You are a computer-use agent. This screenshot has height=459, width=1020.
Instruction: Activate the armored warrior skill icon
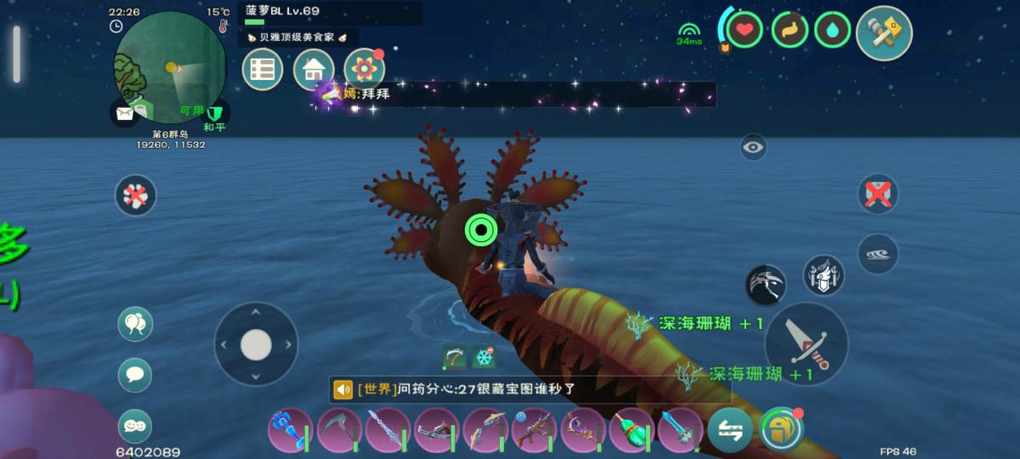(823, 275)
